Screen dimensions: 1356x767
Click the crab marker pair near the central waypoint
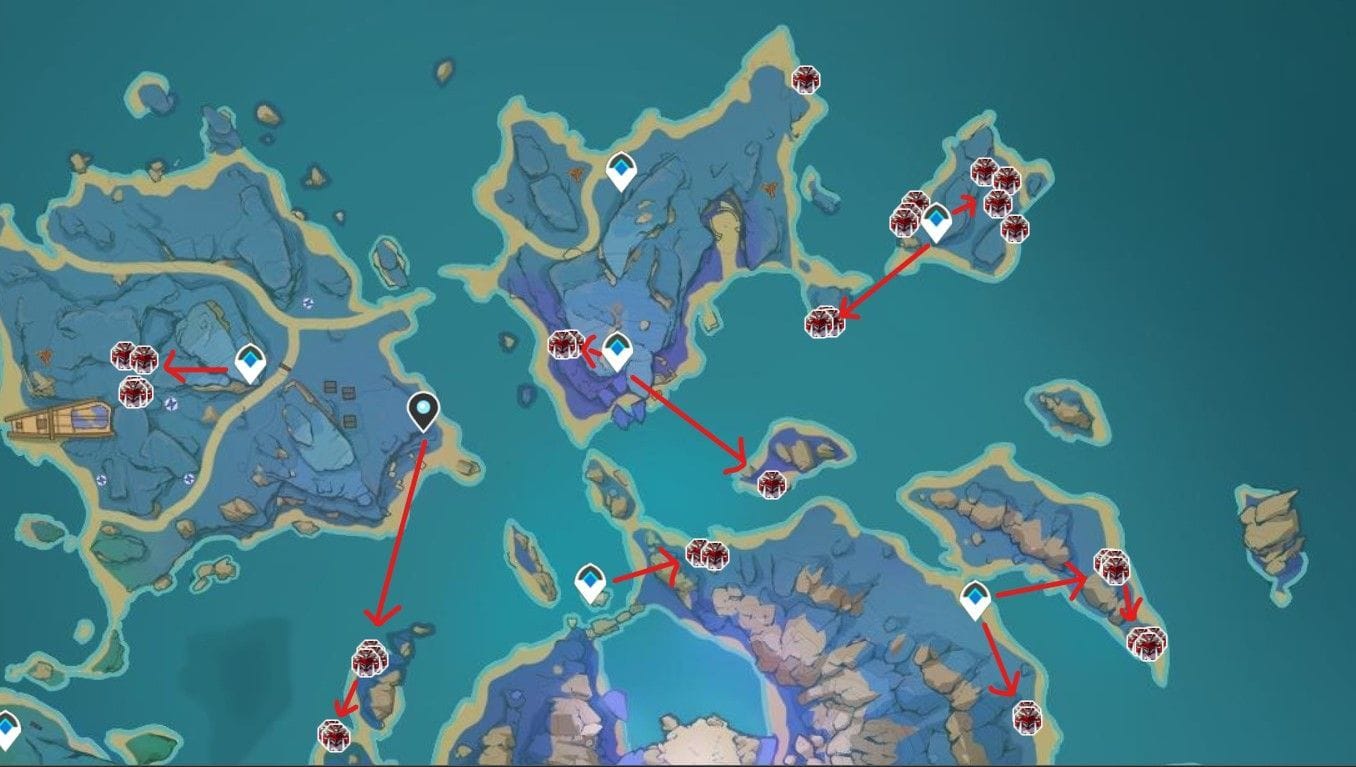pos(565,344)
